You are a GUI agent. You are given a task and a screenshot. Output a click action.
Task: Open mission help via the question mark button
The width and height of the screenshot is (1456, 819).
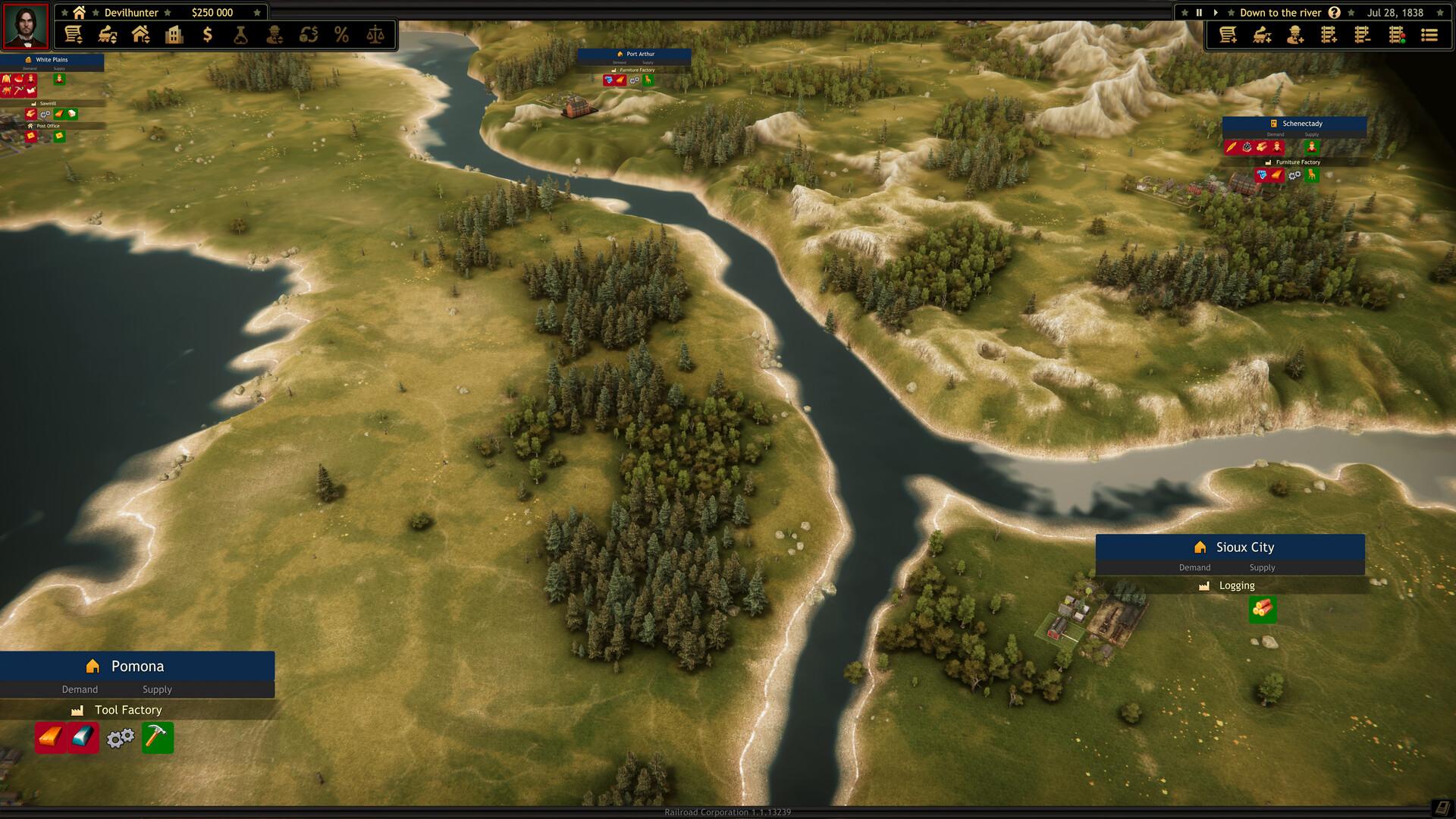[x=1334, y=12]
